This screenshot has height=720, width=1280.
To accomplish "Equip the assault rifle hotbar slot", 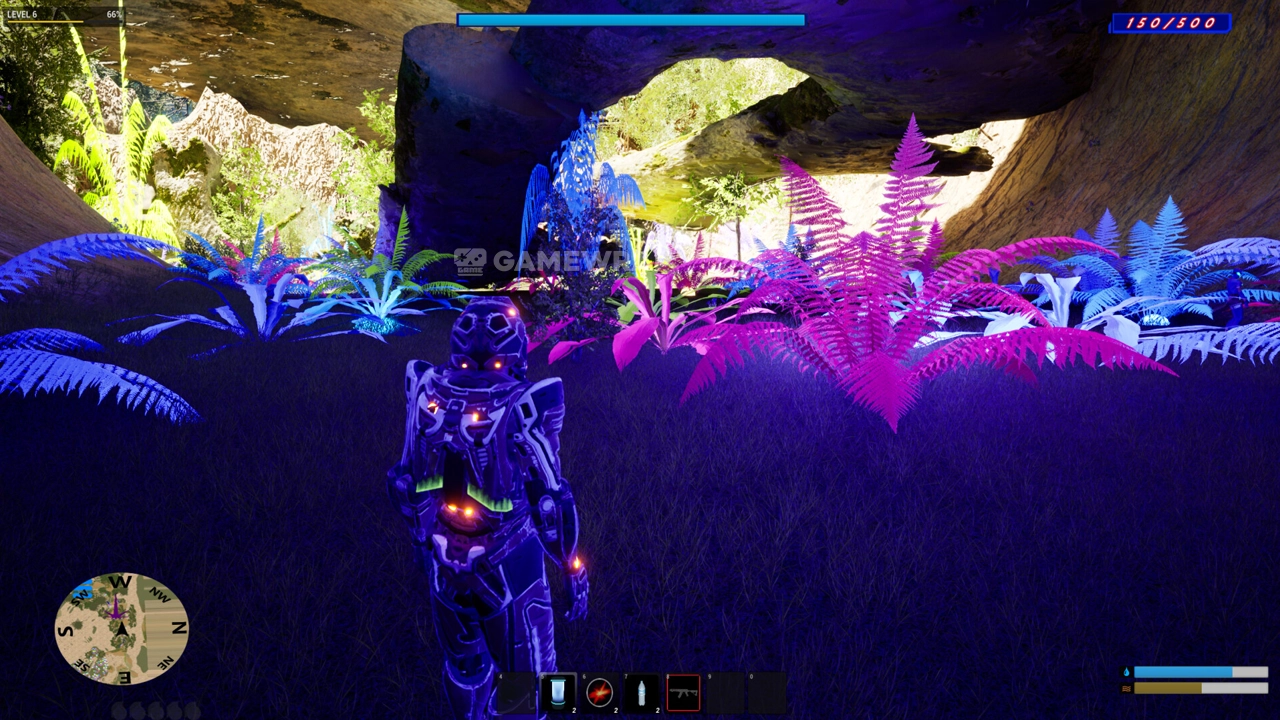I will [x=684, y=692].
